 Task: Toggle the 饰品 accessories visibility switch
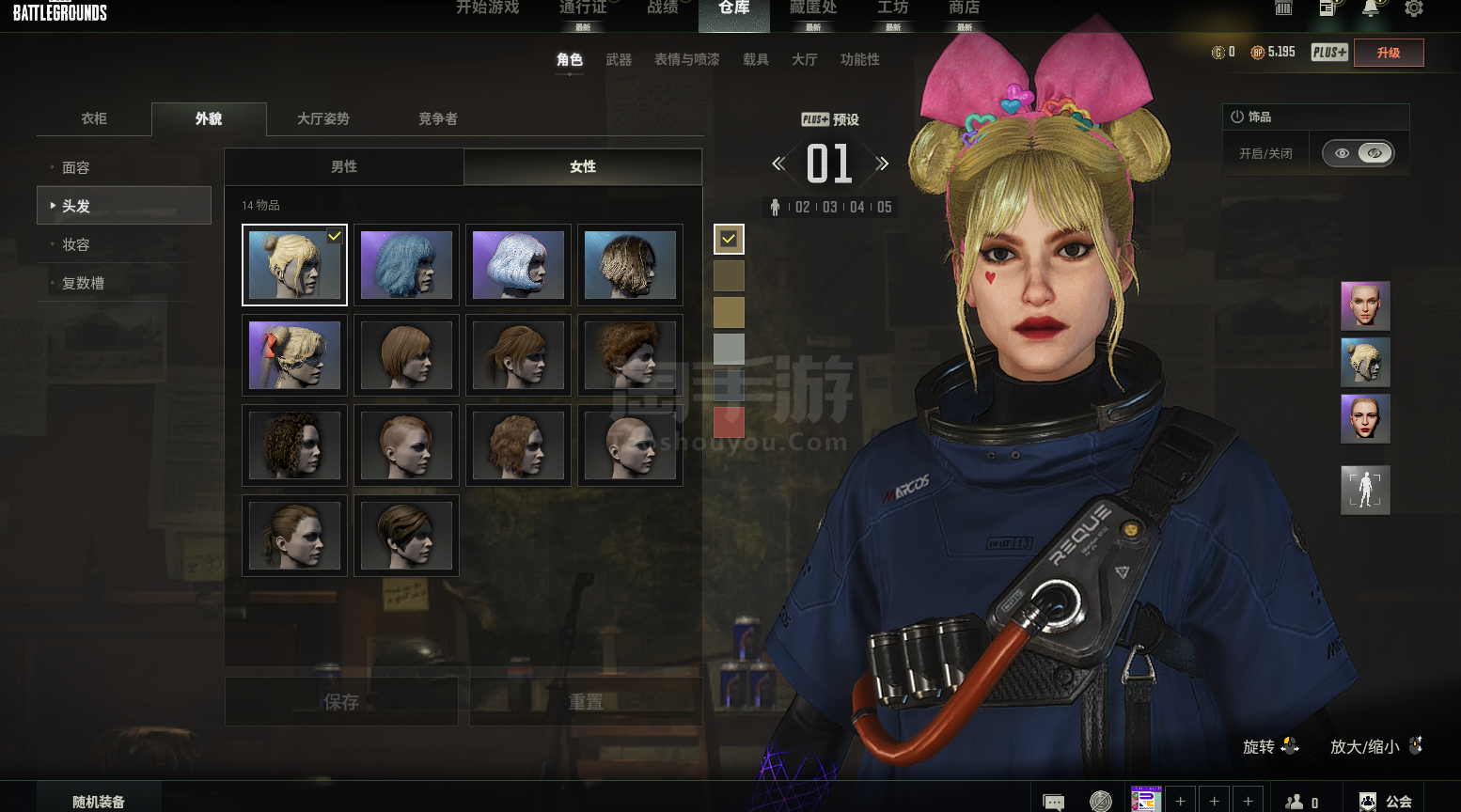(1358, 153)
